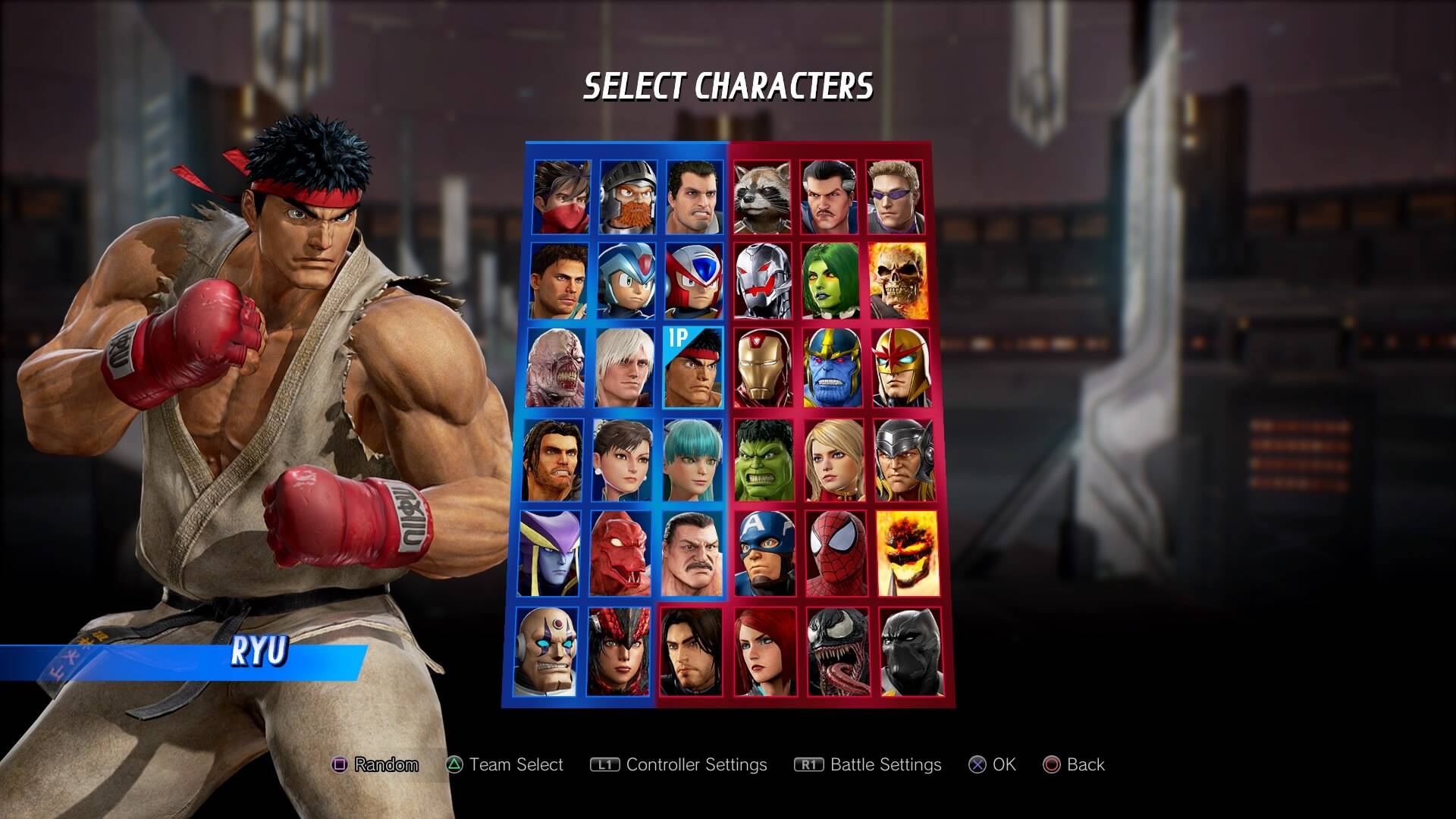The width and height of the screenshot is (1456, 819).
Task: Pick Nemesis's portrait tile
Action: [x=557, y=369]
